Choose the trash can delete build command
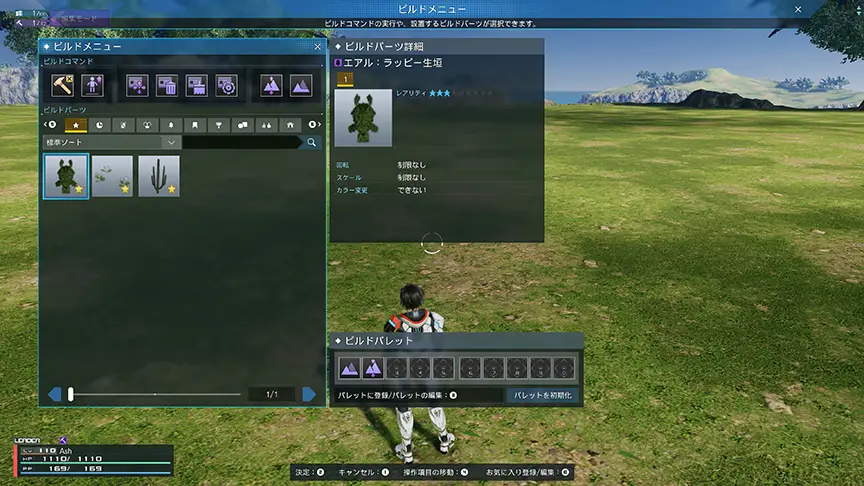Viewport: 864px width, 486px height. click(167, 86)
